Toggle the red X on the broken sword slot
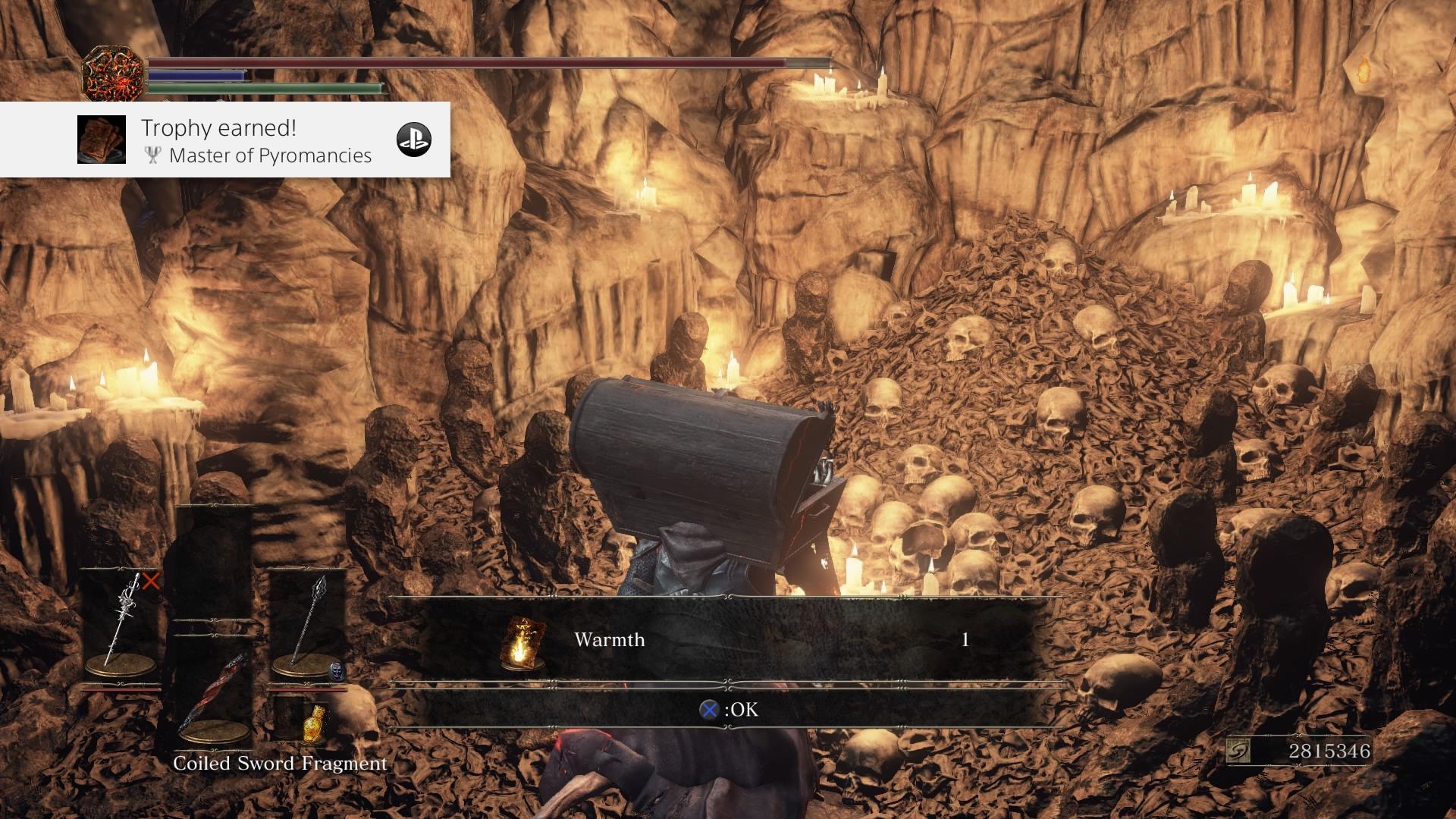The width and height of the screenshot is (1456, 819). point(151,582)
